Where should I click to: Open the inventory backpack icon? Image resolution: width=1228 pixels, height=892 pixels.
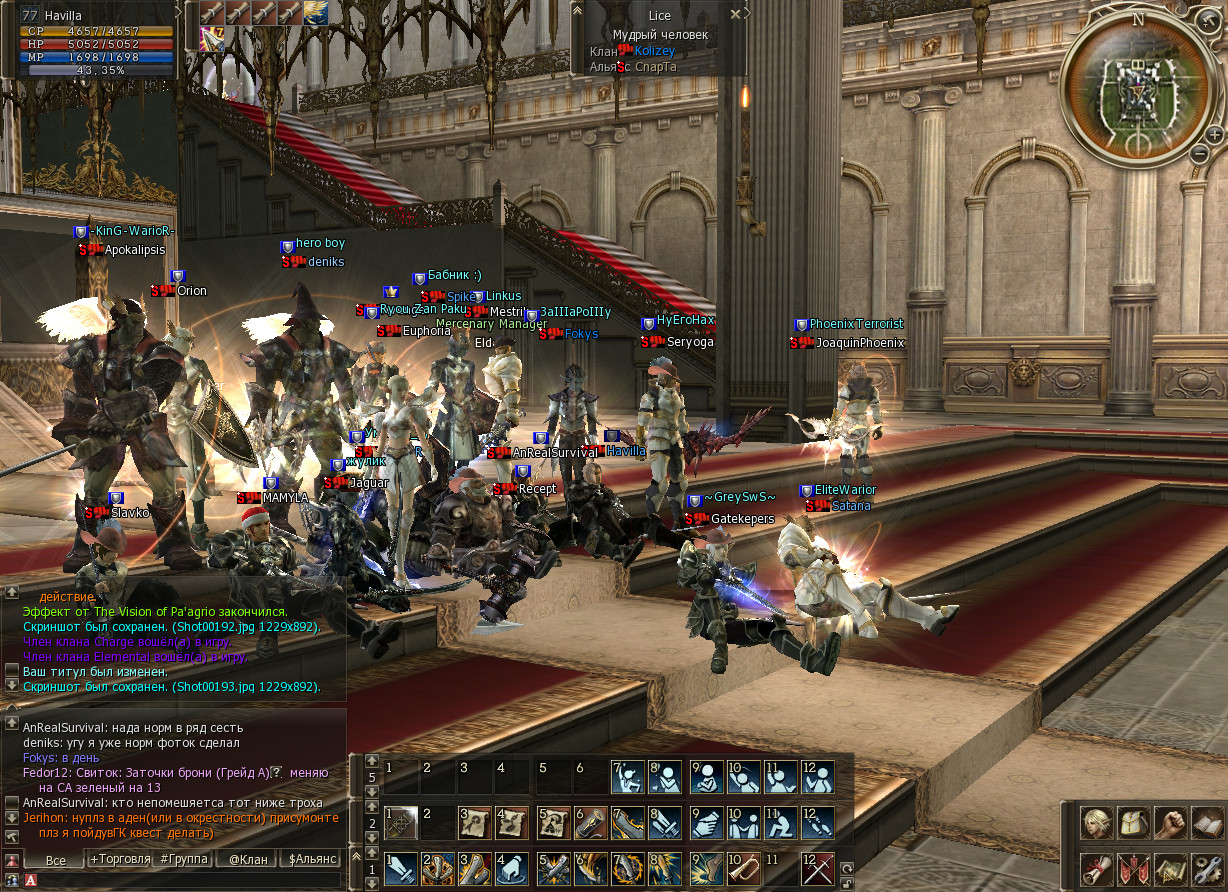1133,823
